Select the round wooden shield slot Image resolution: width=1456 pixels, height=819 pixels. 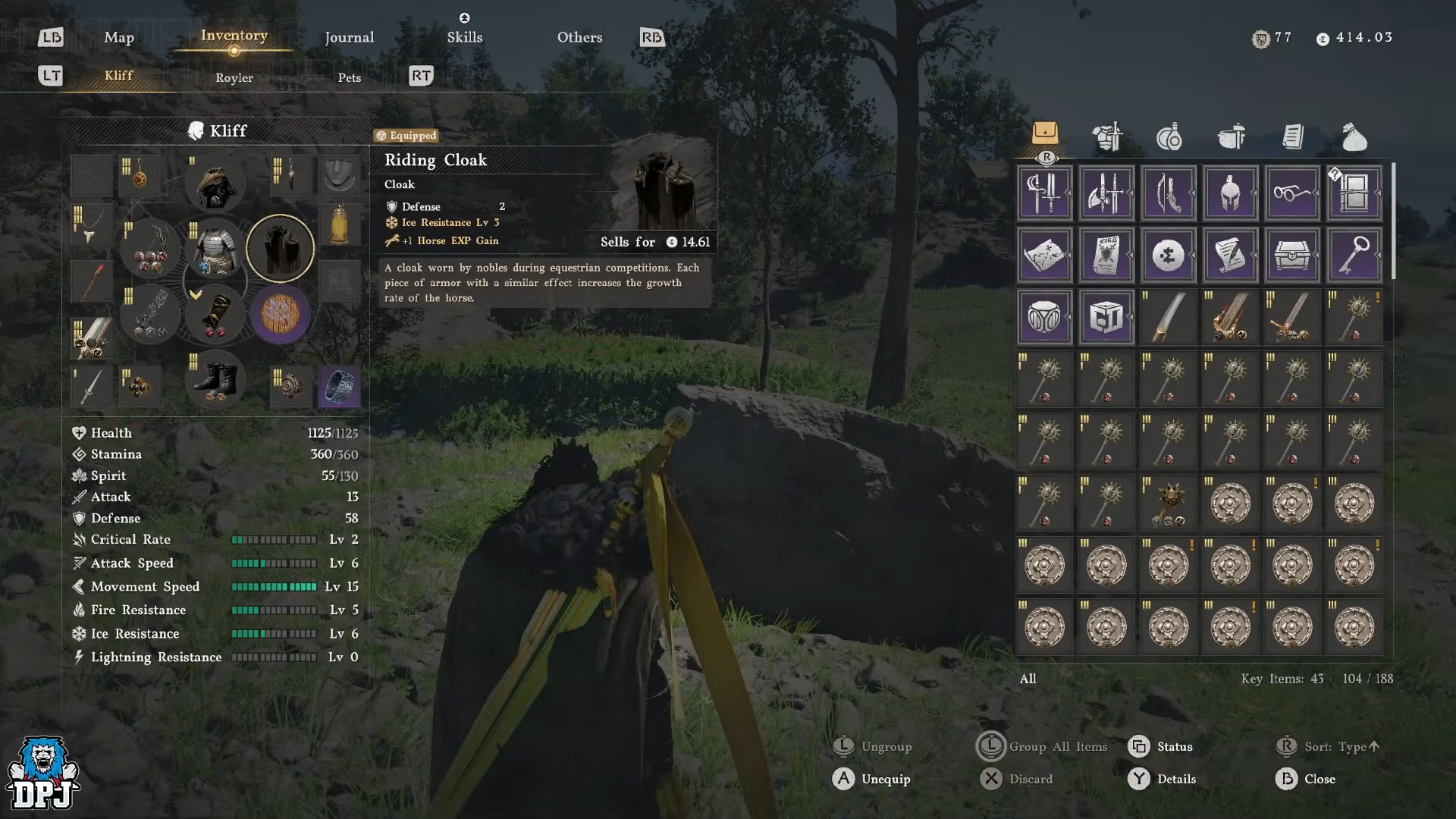[280, 314]
